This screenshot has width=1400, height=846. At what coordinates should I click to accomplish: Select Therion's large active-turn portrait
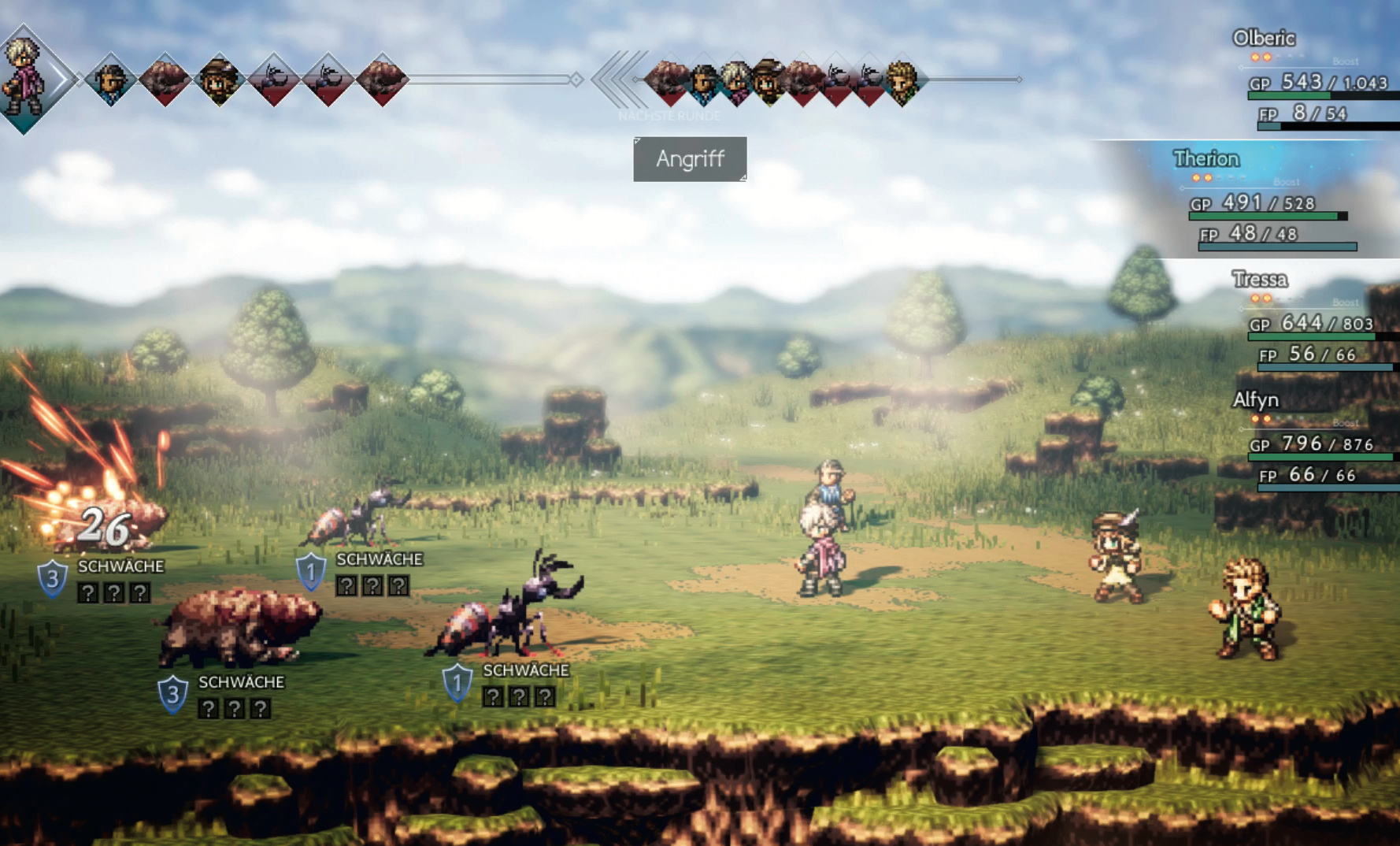[x=27, y=77]
